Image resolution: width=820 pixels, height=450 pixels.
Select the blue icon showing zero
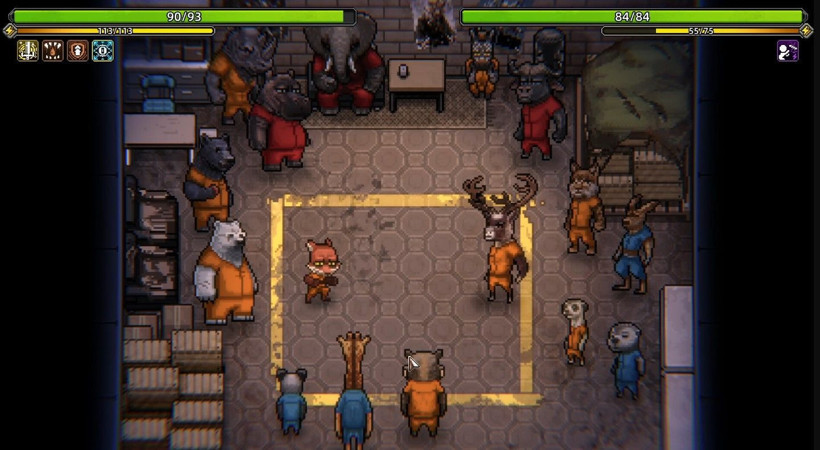coord(102,51)
